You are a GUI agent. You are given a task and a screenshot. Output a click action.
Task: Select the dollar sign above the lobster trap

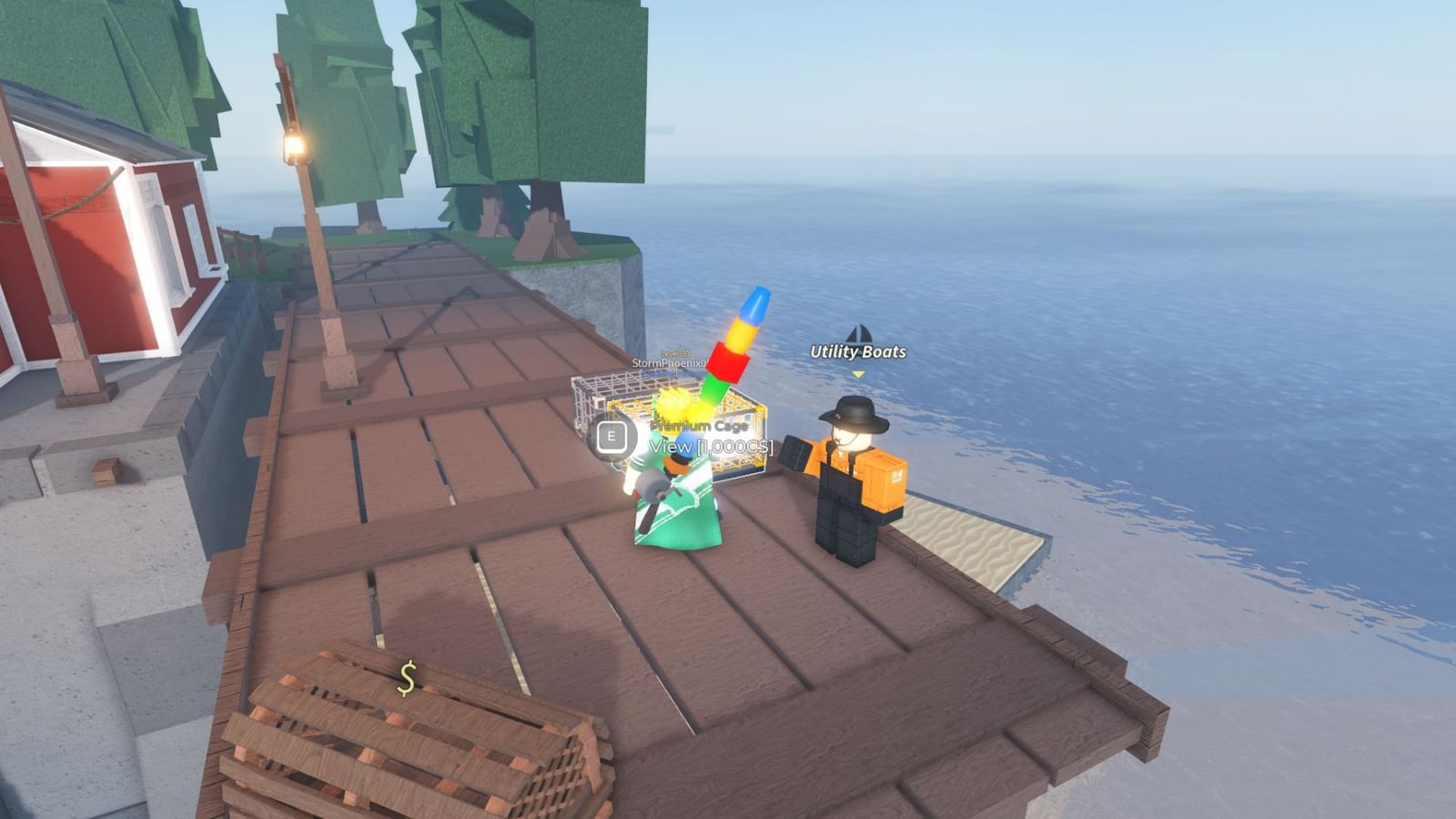(405, 675)
